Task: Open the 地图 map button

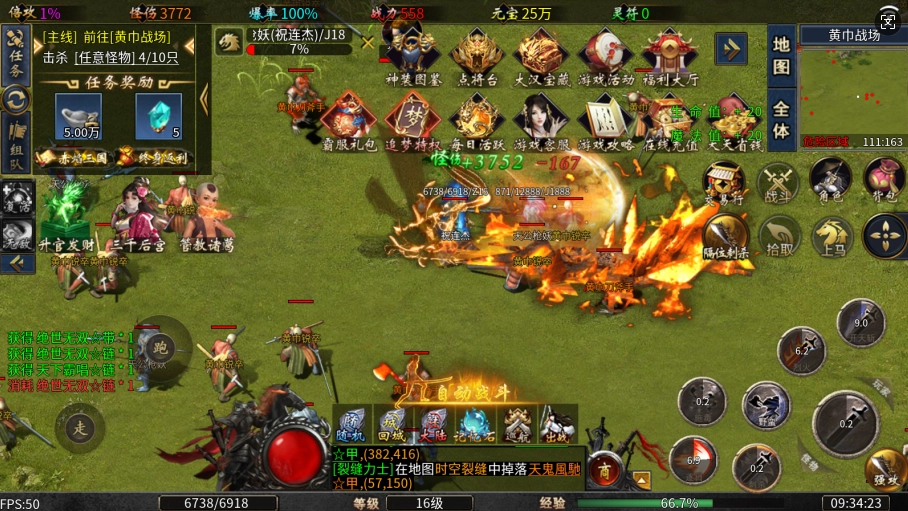Action: pos(782,57)
